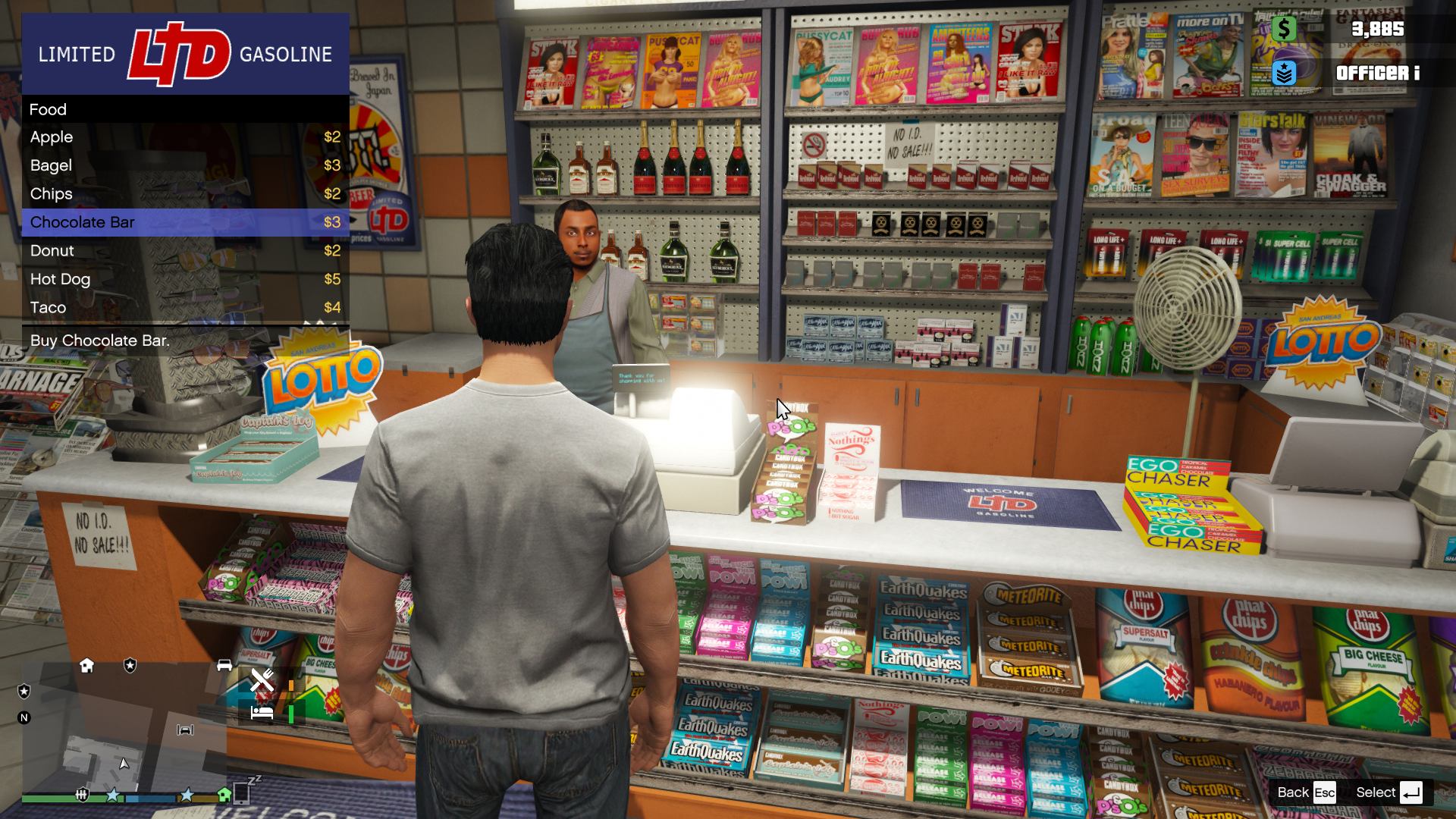Confirm with the Select button
1456x819 pixels.
click(x=1389, y=792)
